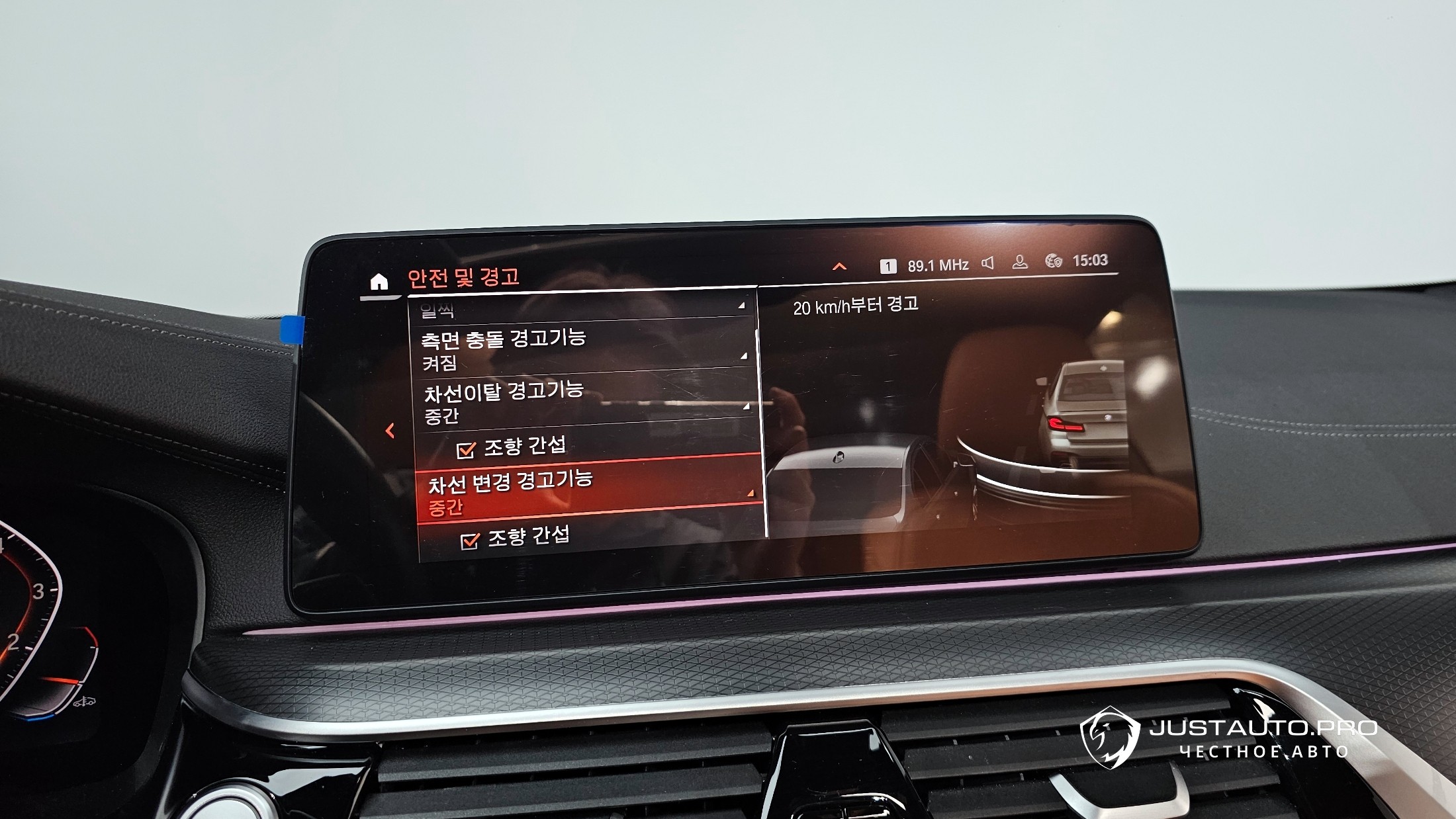
Task: Tap the speaker sound icon
Action: pos(987,263)
